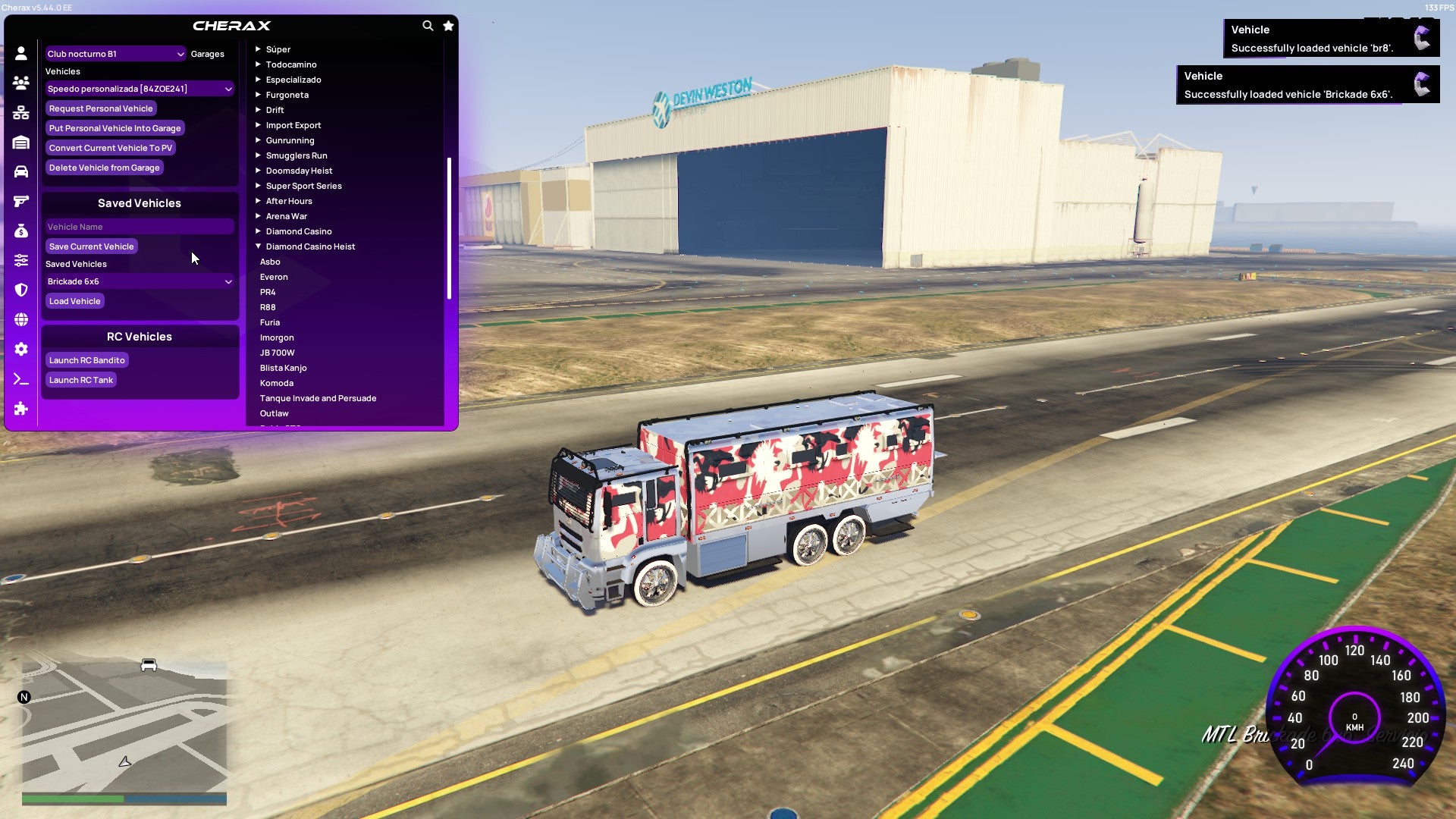1456x819 pixels.
Task: Open the Club nocturno B1 garage dropdown
Action: pyautogui.click(x=115, y=54)
